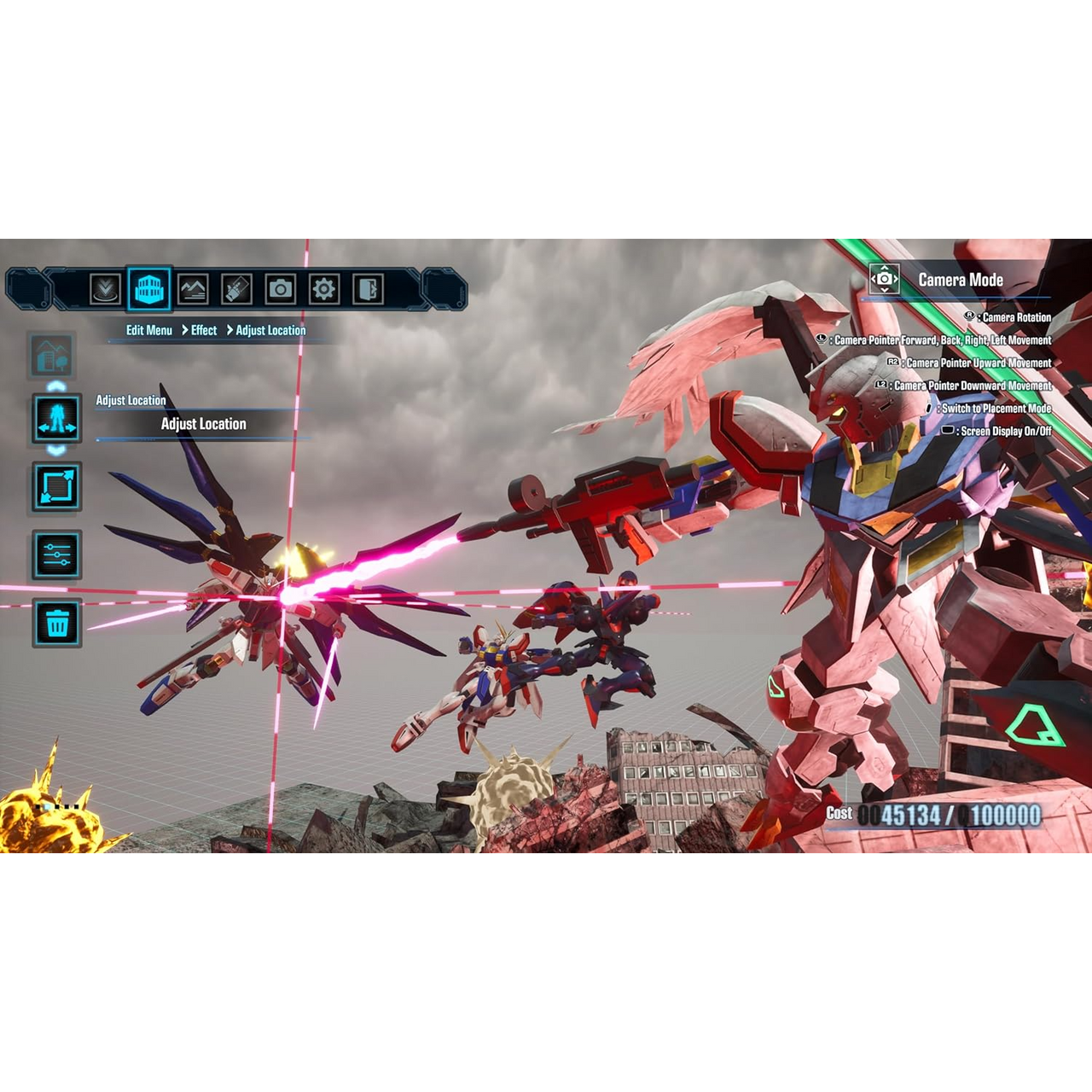The width and height of the screenshot is (1092, 1092).
Task: Open the Edit Menu breadcrumb item
Action: (148, 330)
